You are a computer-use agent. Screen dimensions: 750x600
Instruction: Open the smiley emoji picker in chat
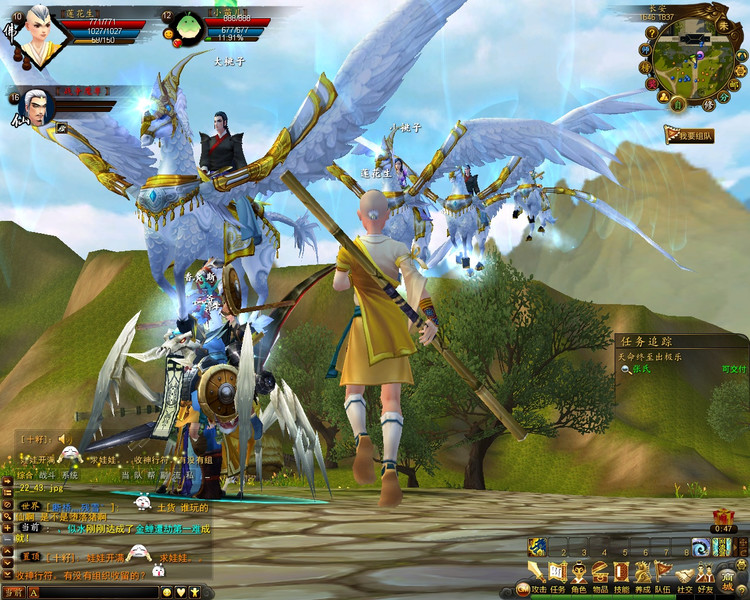(167, 592)
